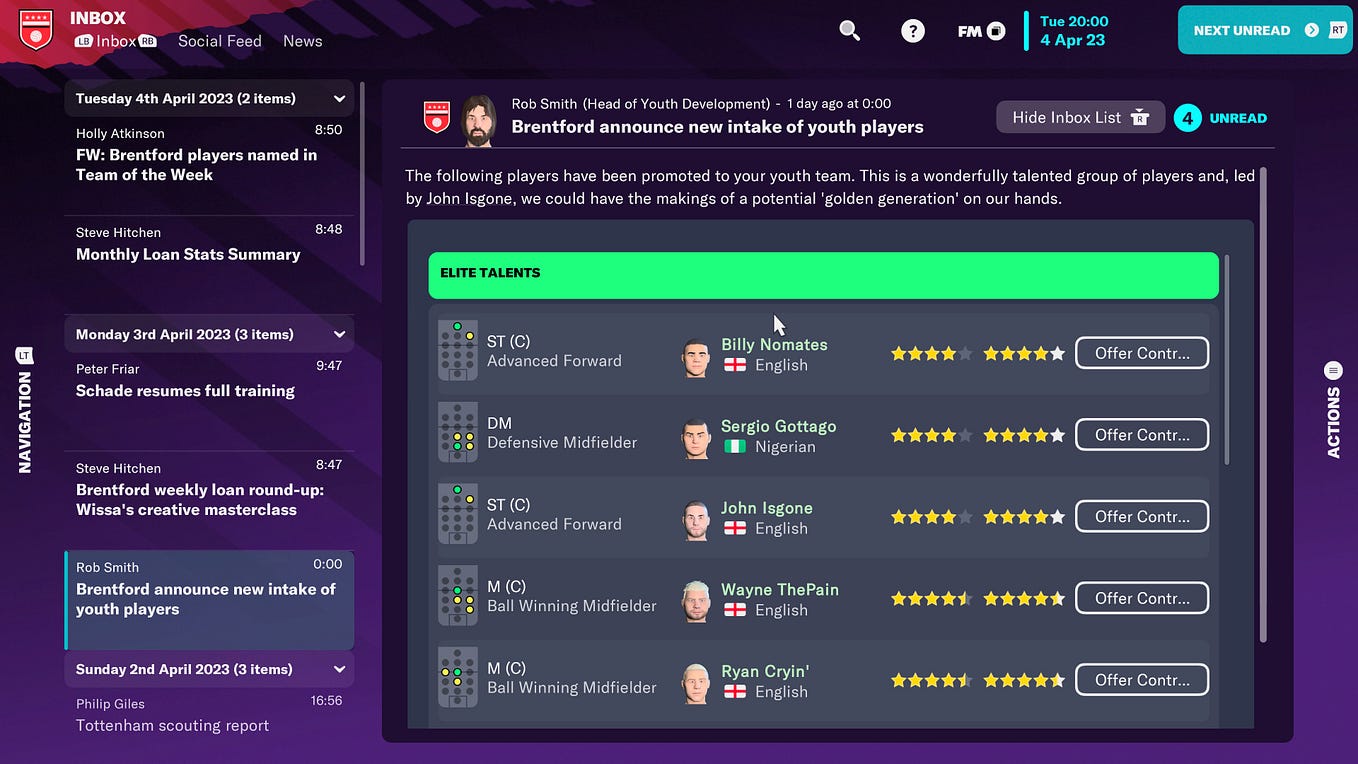Click the trash icon on Hide Inbox List
1358x764 pixels.
click(1139, 117)
